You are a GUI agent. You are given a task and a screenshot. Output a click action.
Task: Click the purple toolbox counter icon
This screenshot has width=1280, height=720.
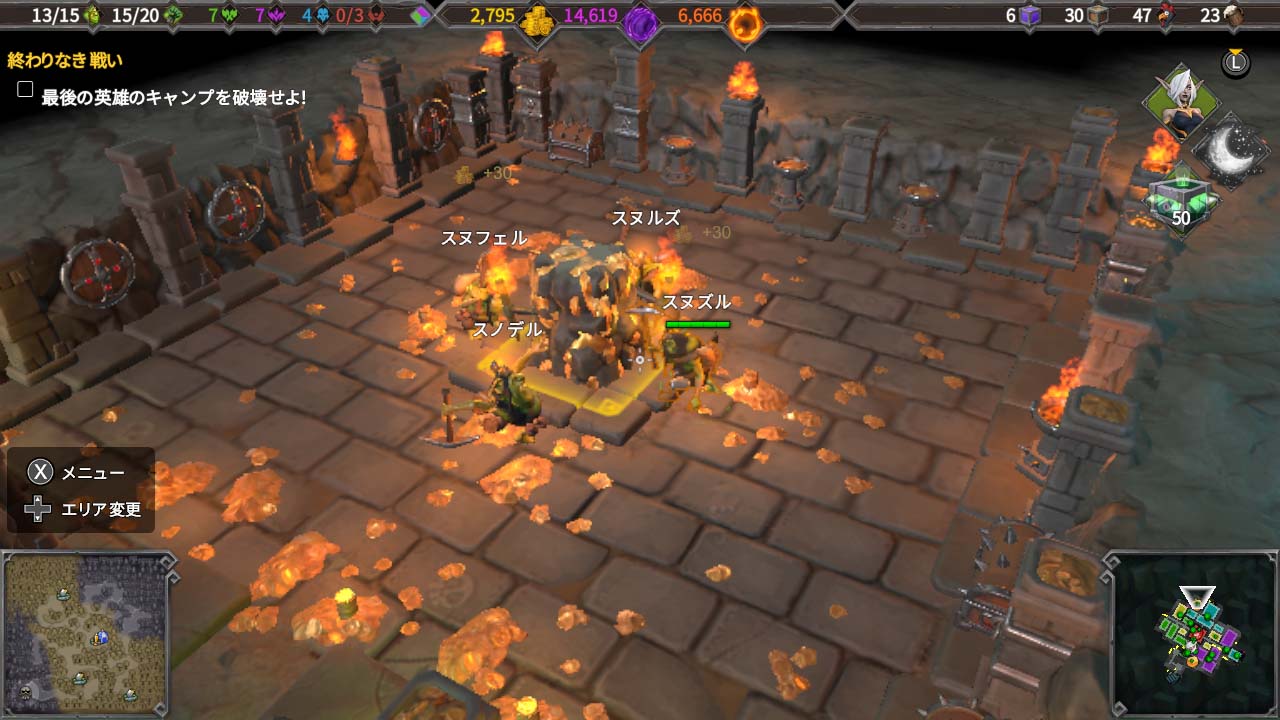(1031, 16)
